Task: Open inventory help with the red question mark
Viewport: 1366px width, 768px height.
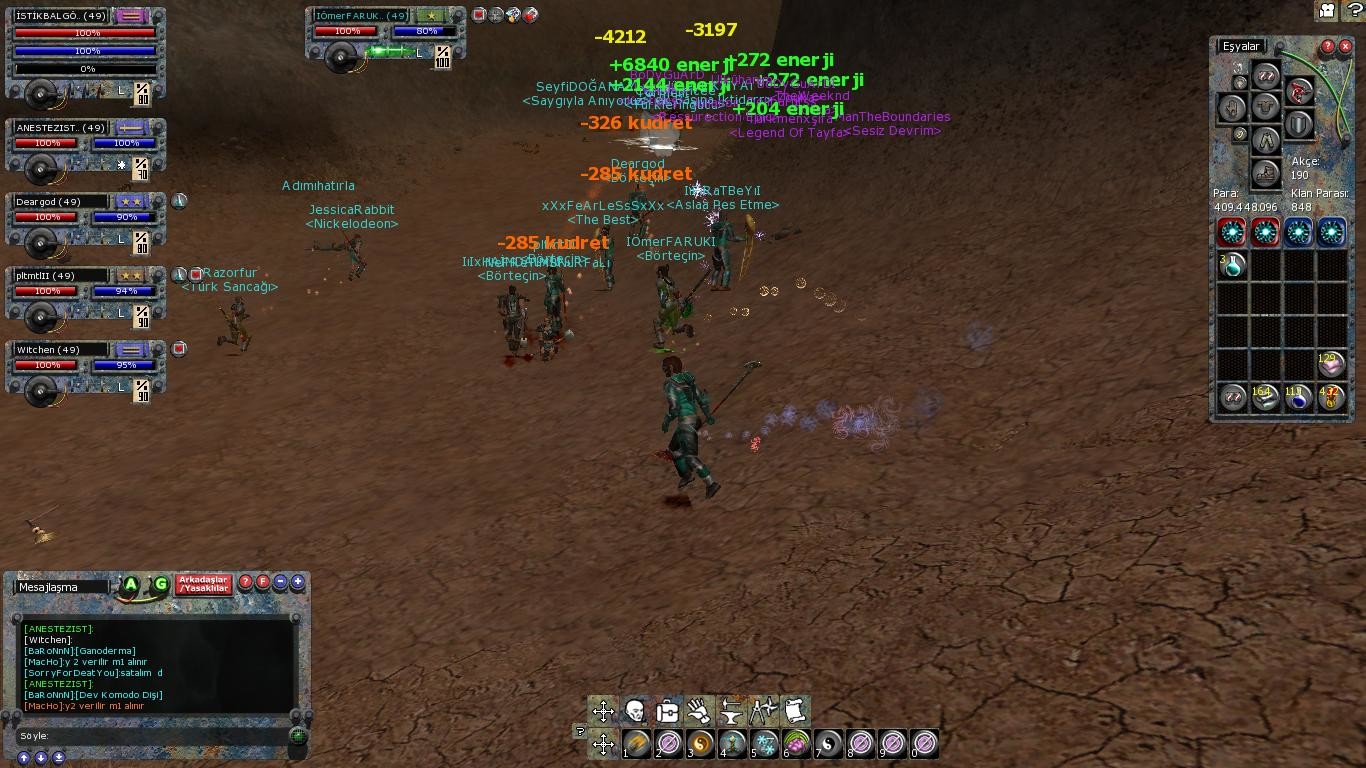Action: [1327, 46]
